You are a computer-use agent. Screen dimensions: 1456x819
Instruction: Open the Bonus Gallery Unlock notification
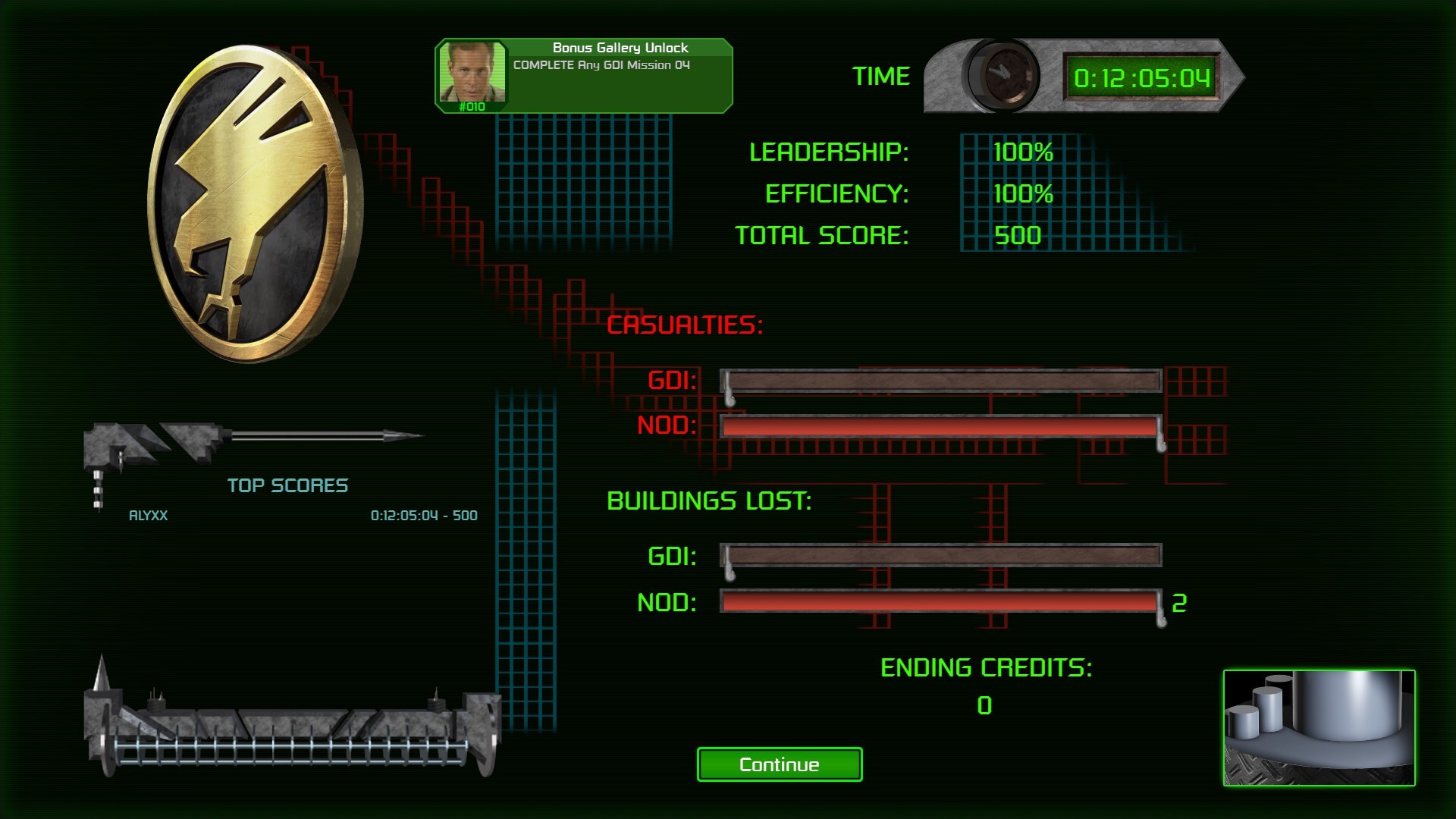pos(583,76)
